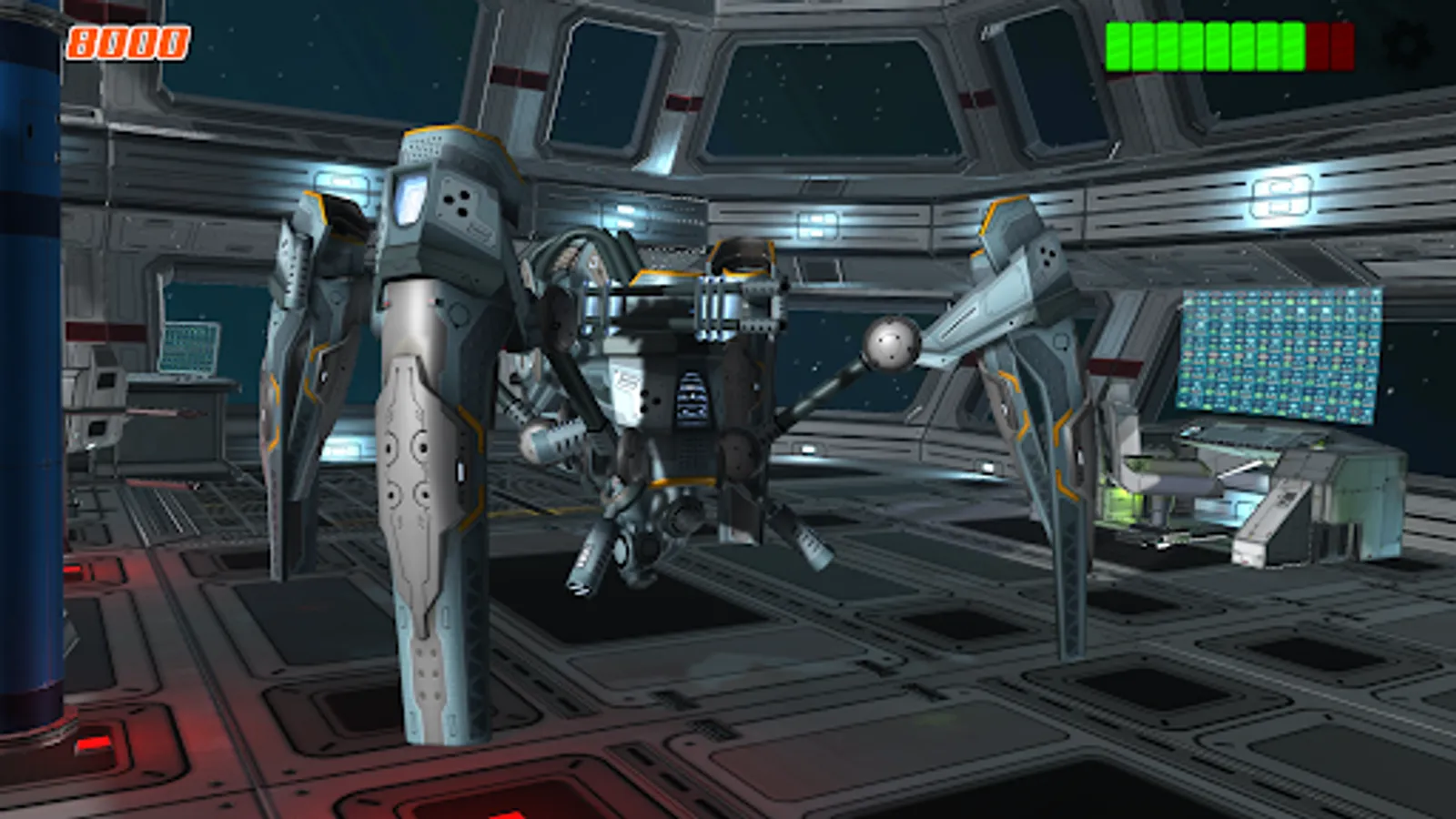The width and height of the screenshot is (1456, 819).
Task: Toggle the small laptop on the left desk
Action: coord(191,346)
